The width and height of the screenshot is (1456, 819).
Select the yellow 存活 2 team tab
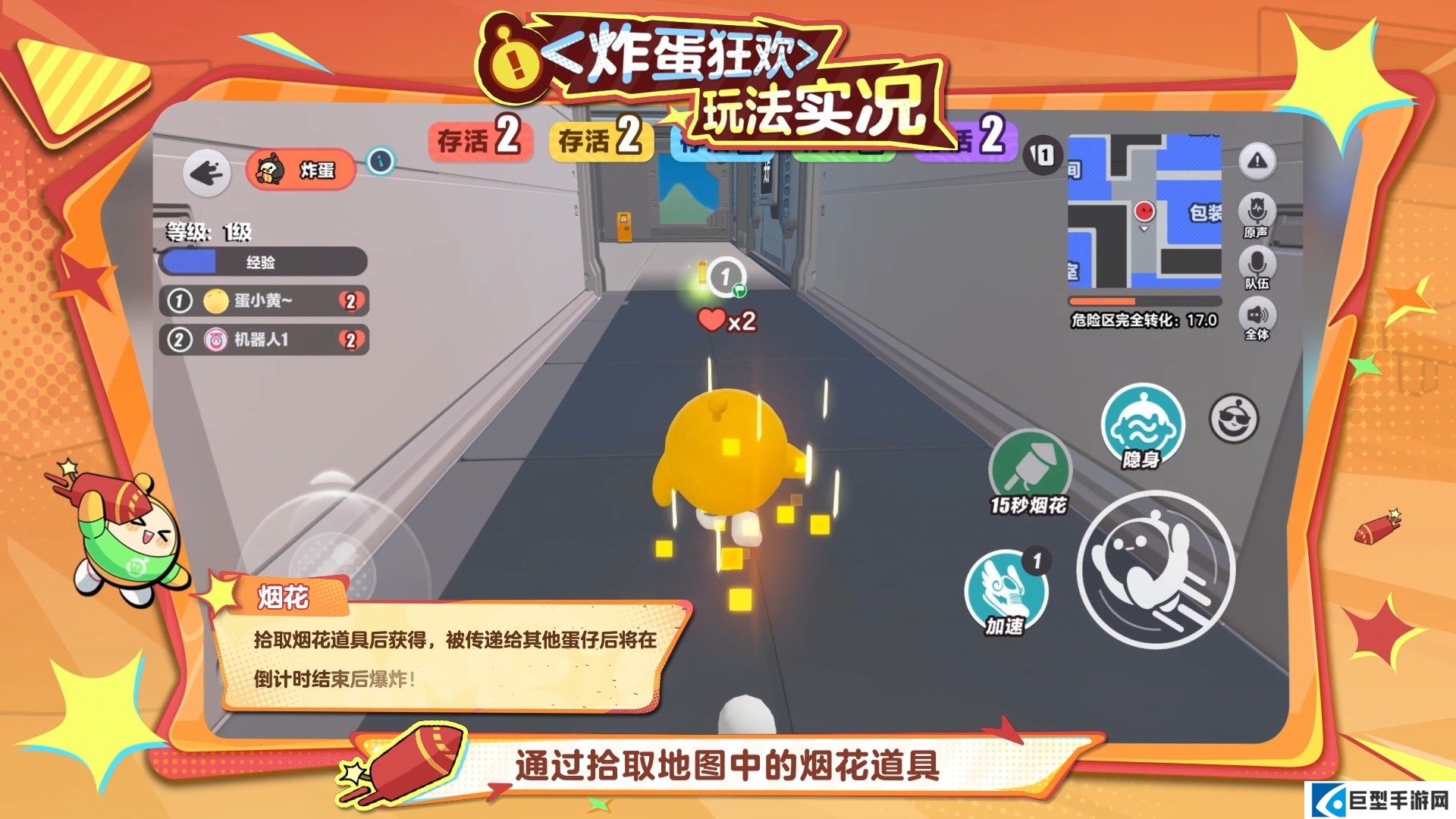tap(601, 140)
